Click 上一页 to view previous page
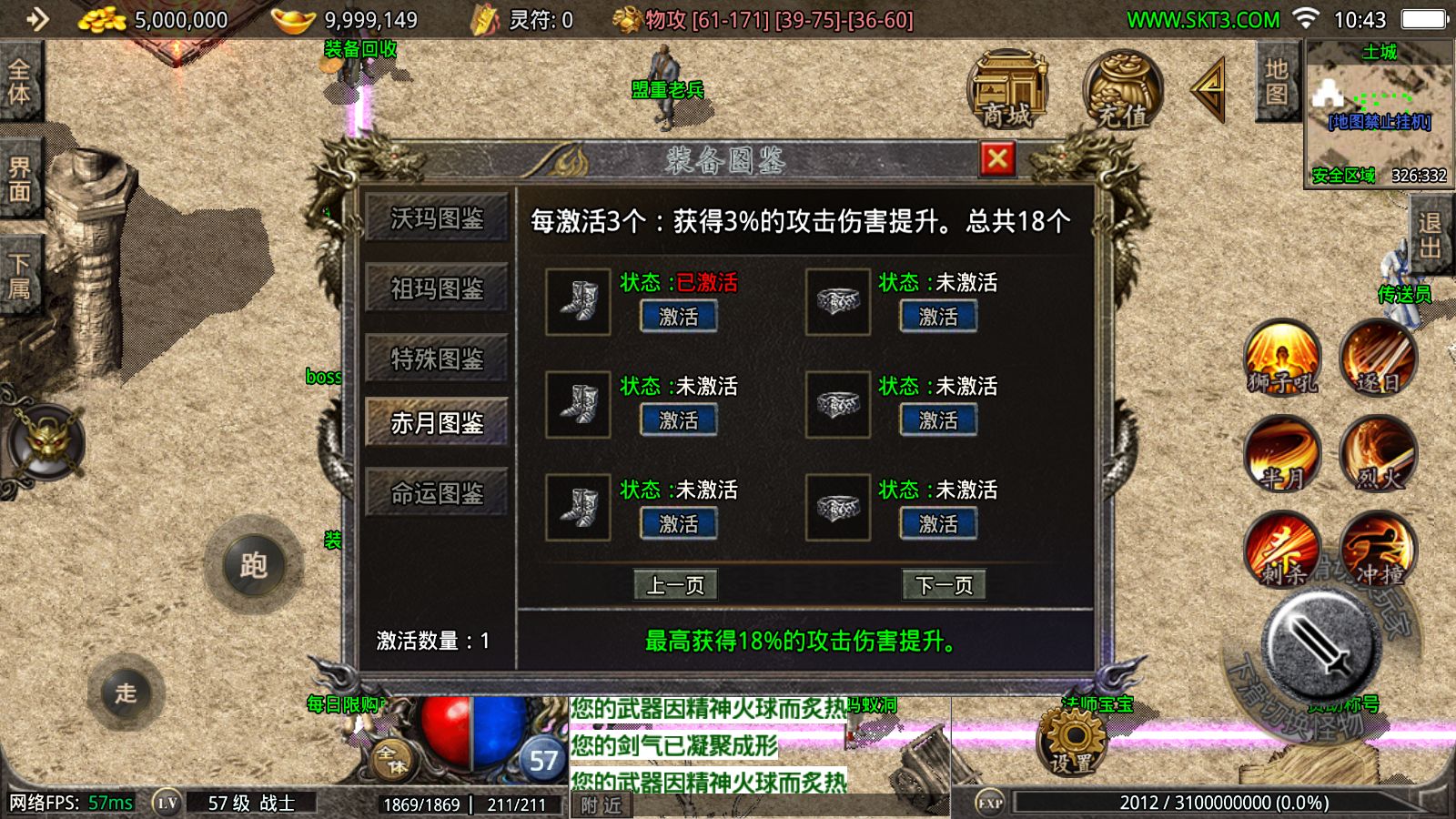Screen dimensions: 1456x819 pyautogui.click(x=677, y=585)
